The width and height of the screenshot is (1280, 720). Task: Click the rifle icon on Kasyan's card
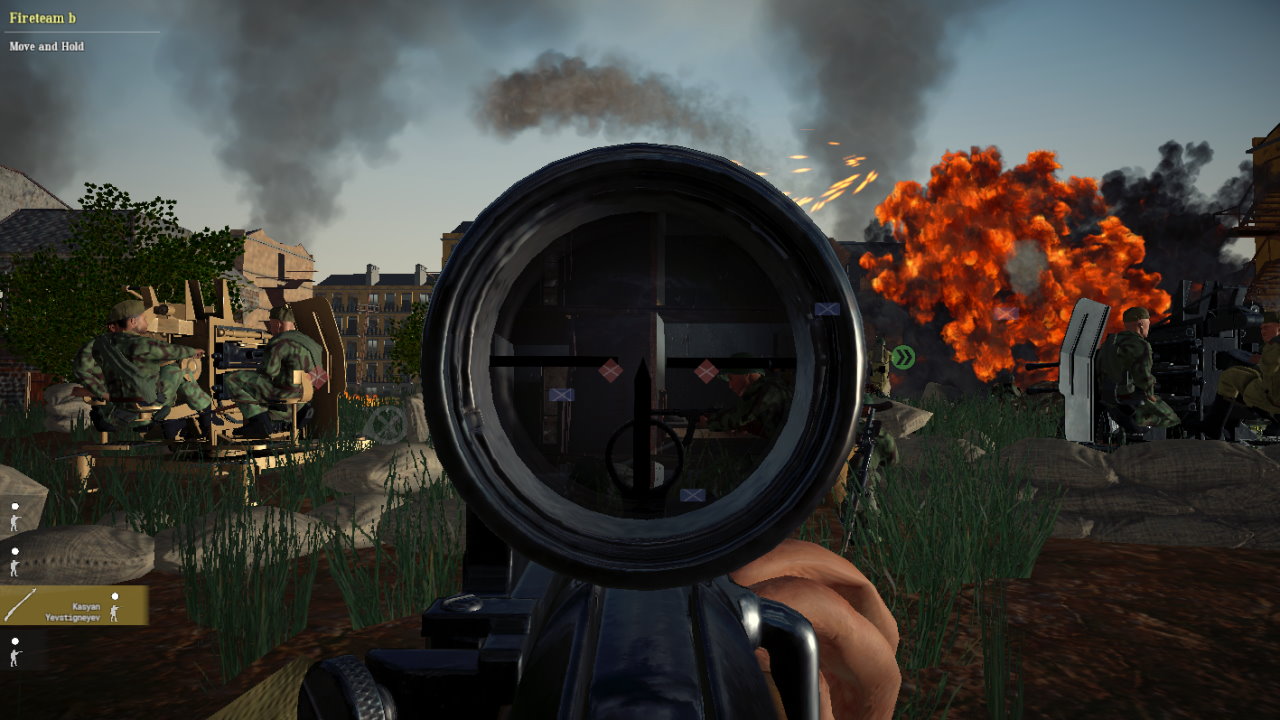22,602
